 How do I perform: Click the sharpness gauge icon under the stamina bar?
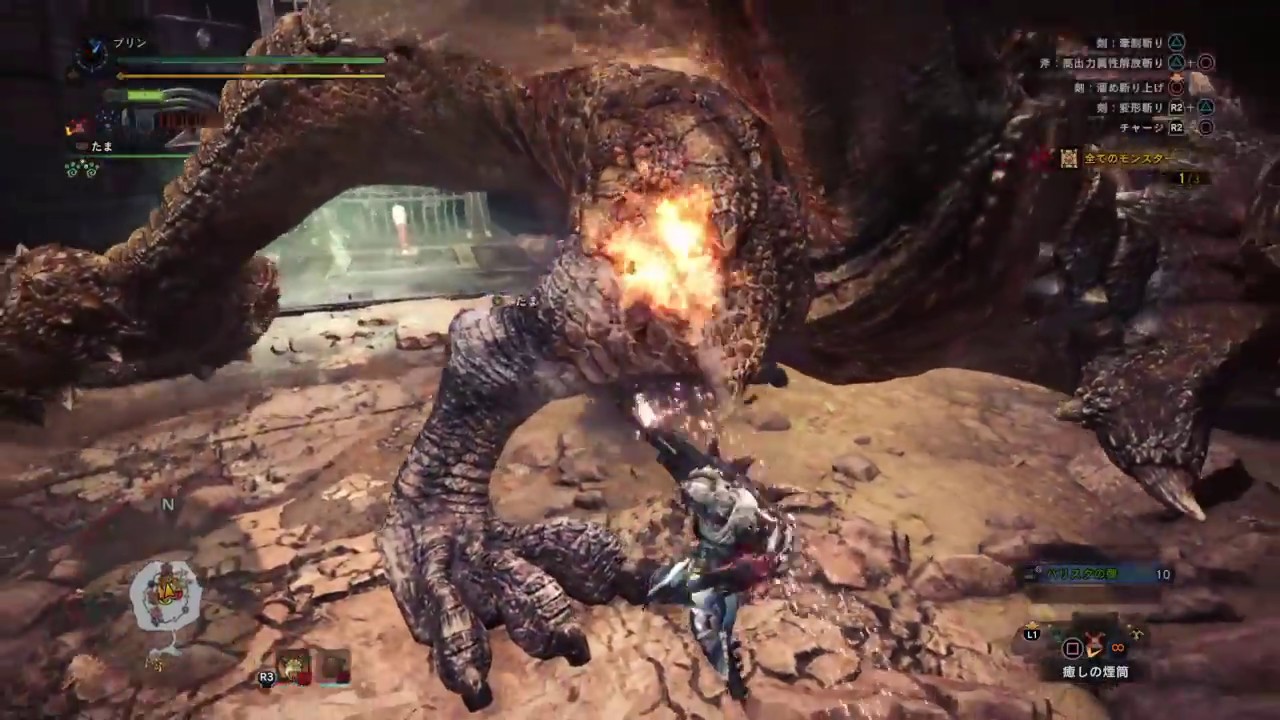point(145,95)
